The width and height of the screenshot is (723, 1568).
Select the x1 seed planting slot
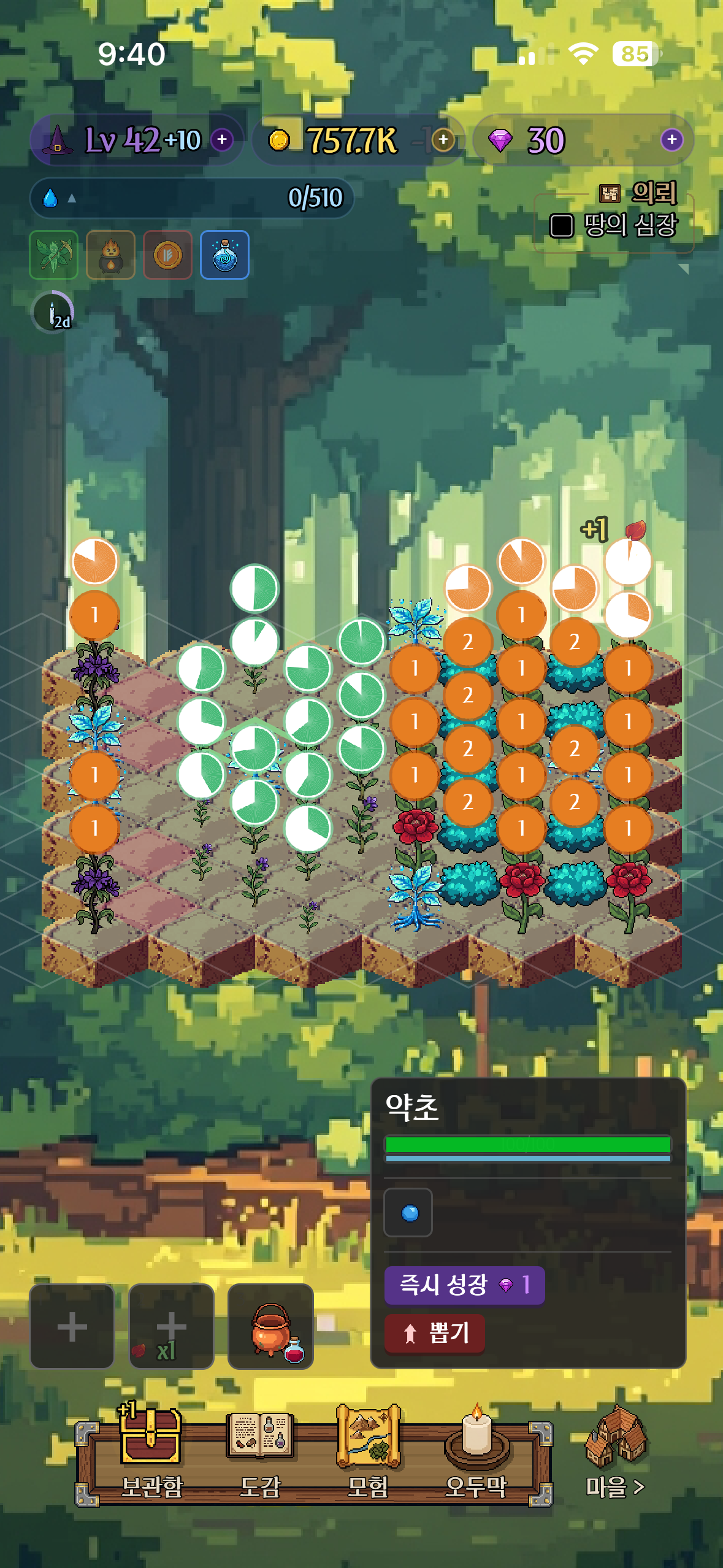pos(171,1326)
